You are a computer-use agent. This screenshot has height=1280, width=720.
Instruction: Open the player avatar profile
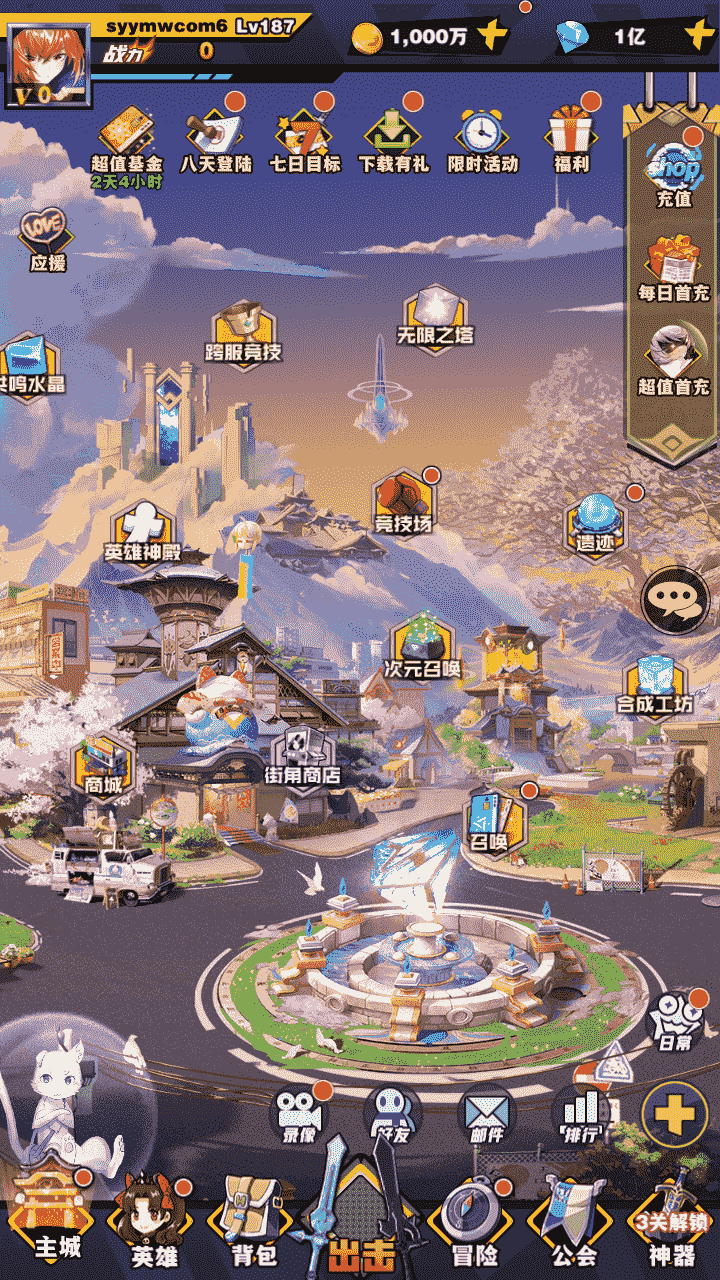[48, 63]
